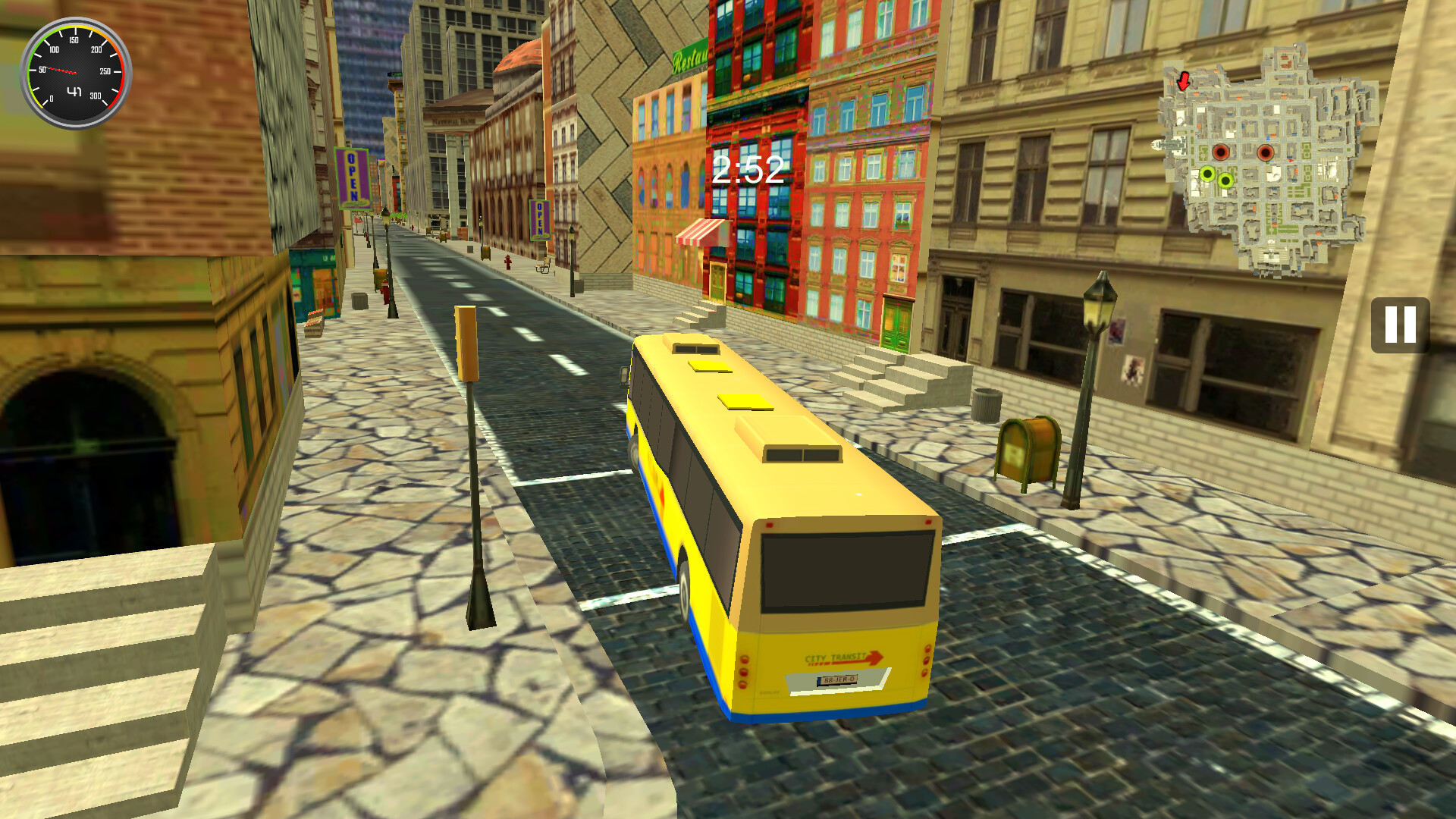Click the needle on the speed gauge
1456x819 pixels.
coord(61,71)
